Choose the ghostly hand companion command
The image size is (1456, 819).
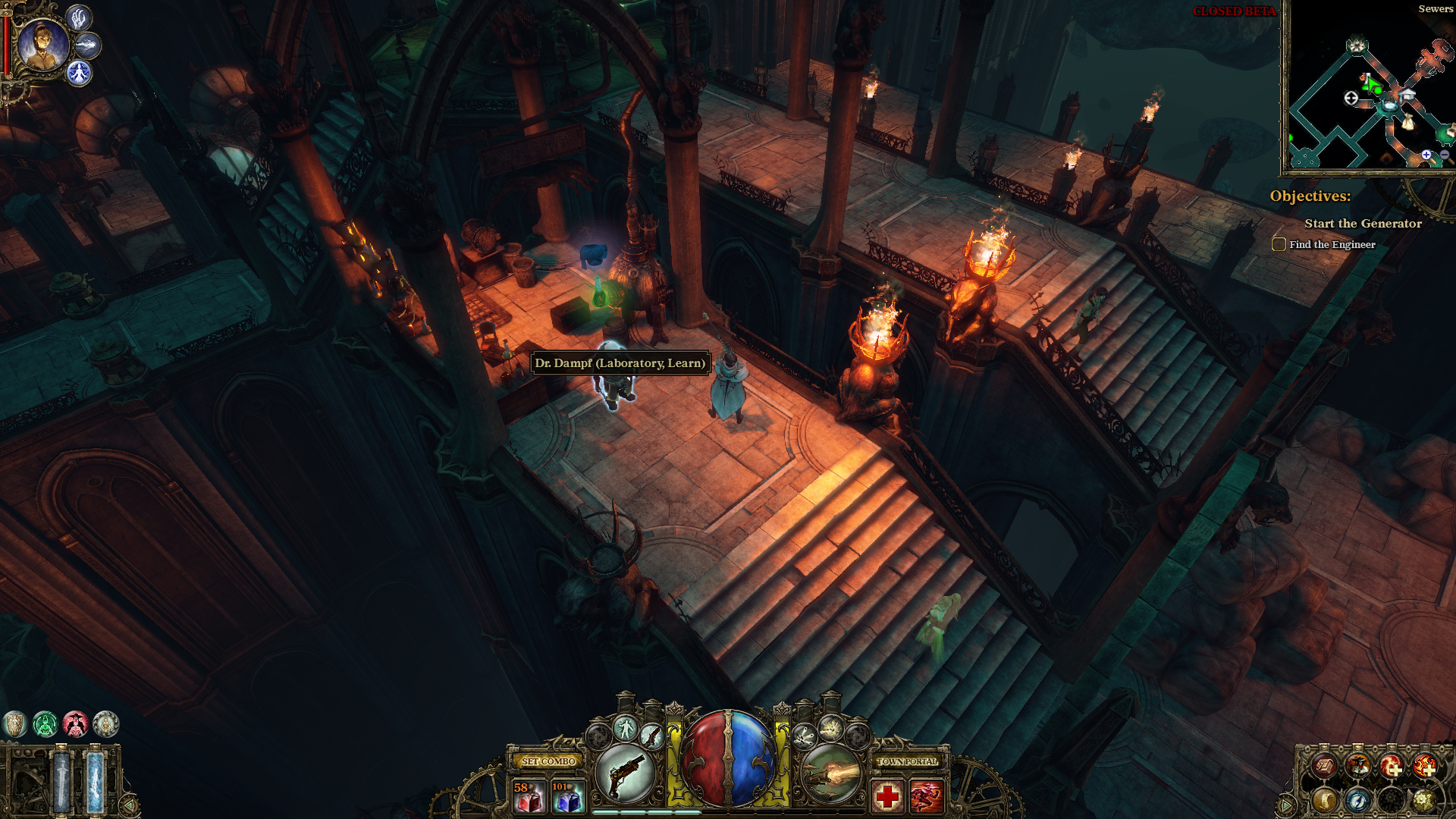pos(79,17)
